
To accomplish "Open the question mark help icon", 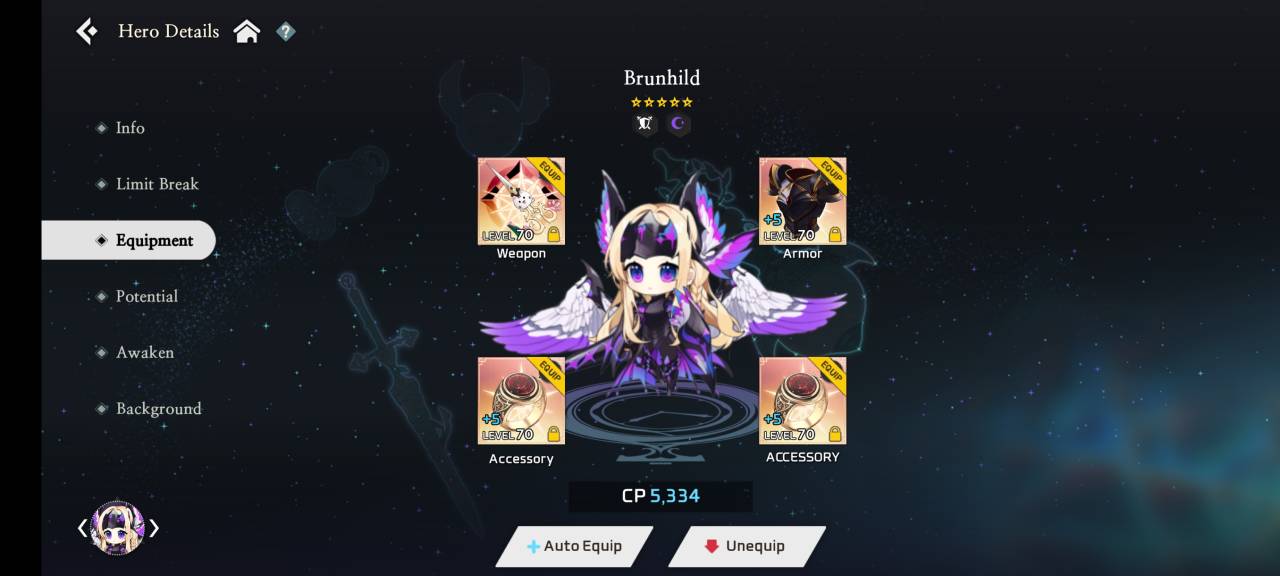I will (286, 32).
